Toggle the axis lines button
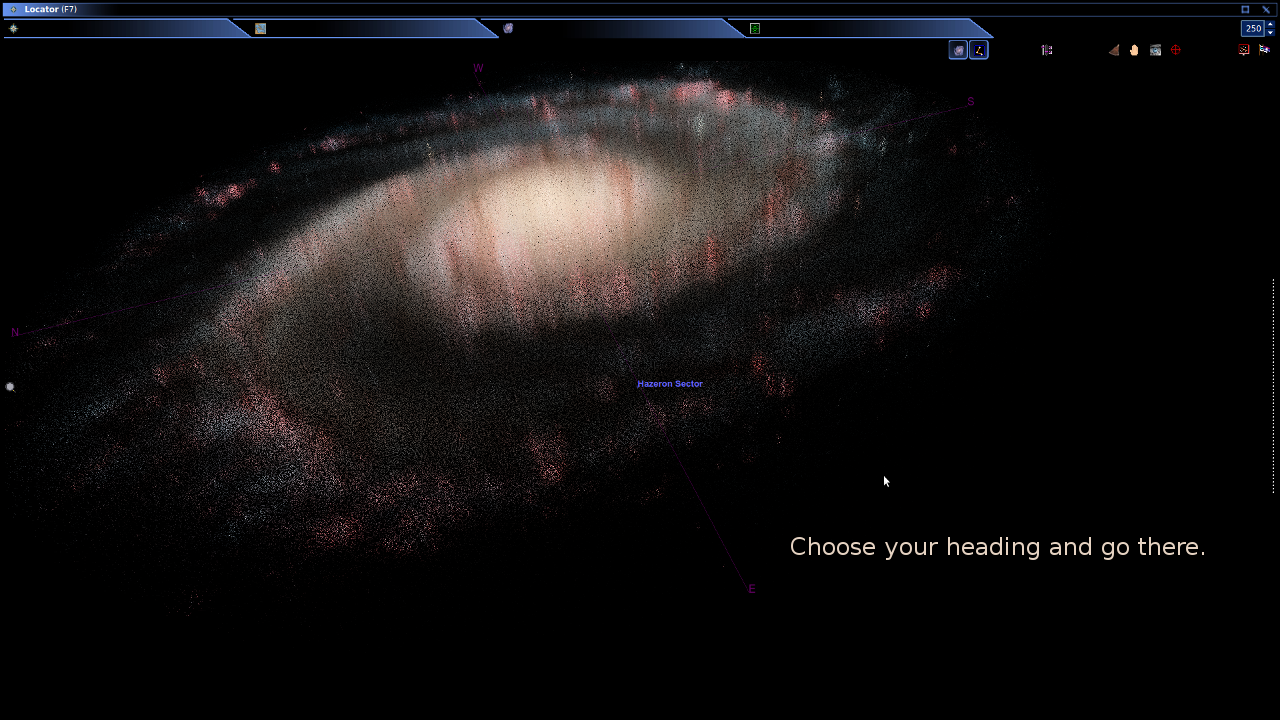The height and width of the screenshot is (720, 1280). (x=979, y=50)
